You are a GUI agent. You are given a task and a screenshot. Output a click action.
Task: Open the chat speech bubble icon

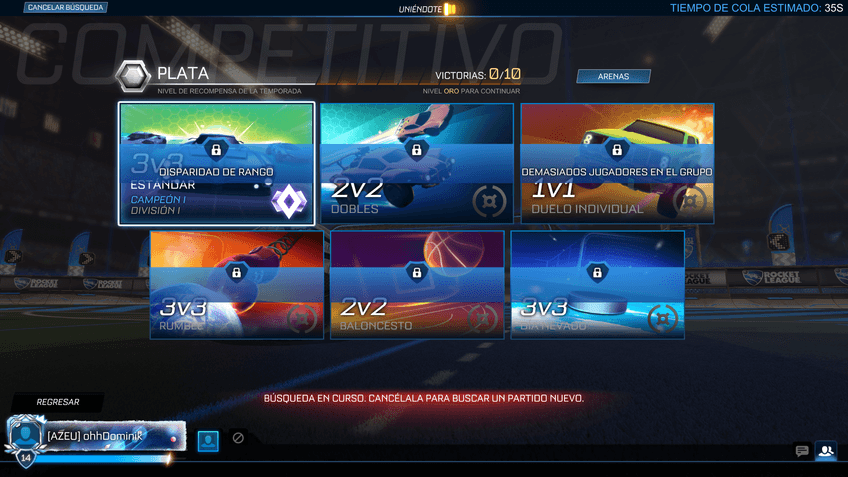(x=802, y=451)
